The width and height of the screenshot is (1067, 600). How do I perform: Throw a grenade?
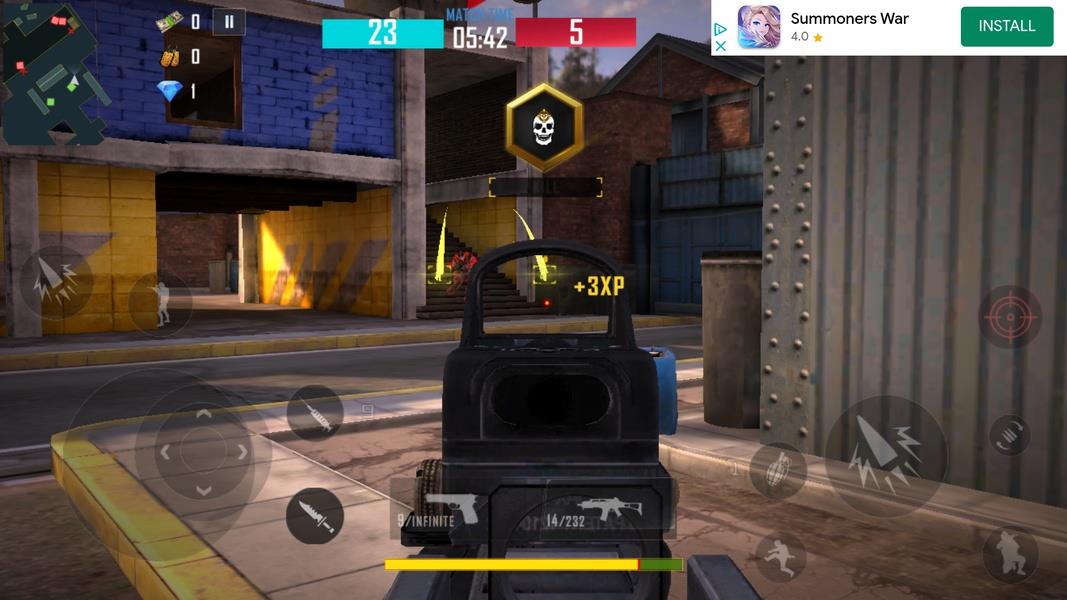click(777, 471)
